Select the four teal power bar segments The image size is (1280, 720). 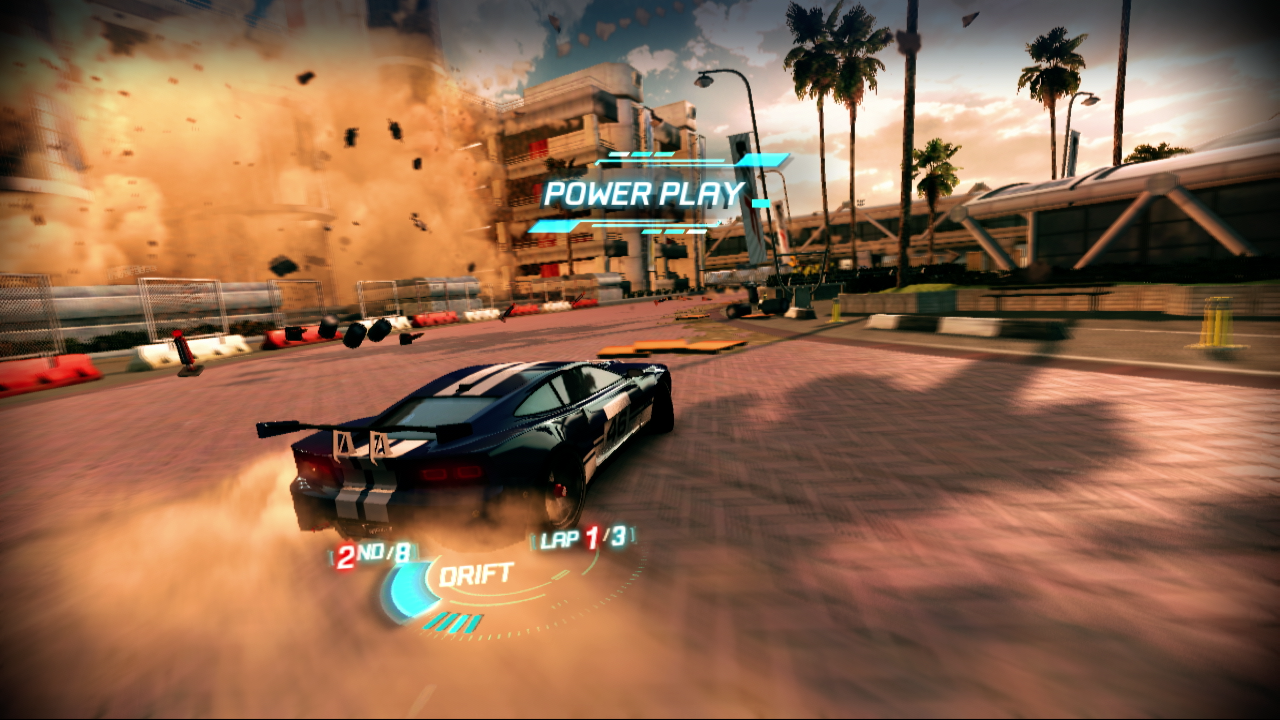[453, 620]
